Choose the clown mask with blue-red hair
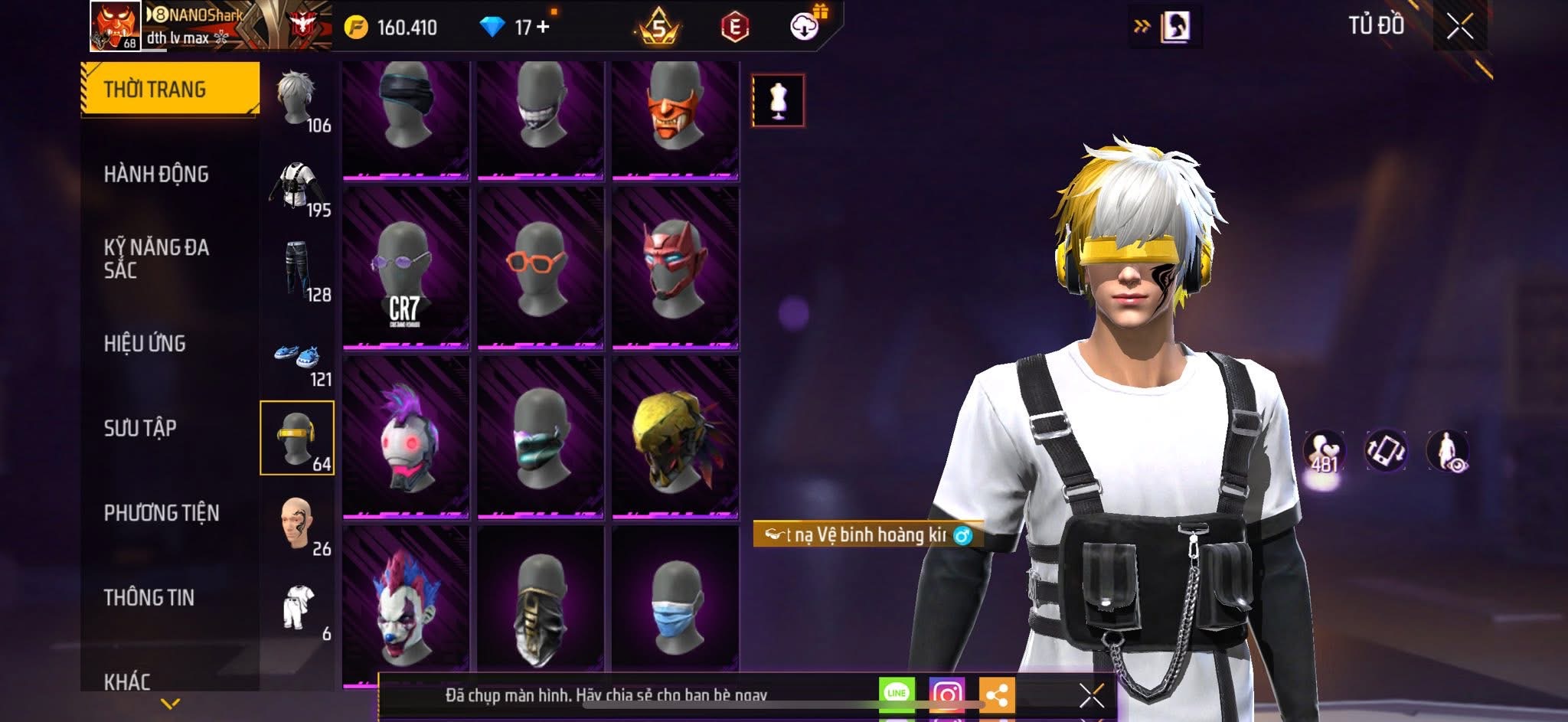 click(405, 602)
